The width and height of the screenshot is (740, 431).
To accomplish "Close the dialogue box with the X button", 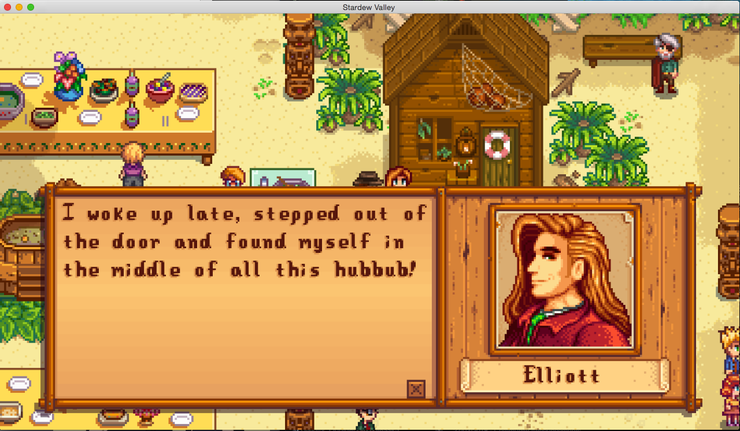I will click(x=416, y=389).
